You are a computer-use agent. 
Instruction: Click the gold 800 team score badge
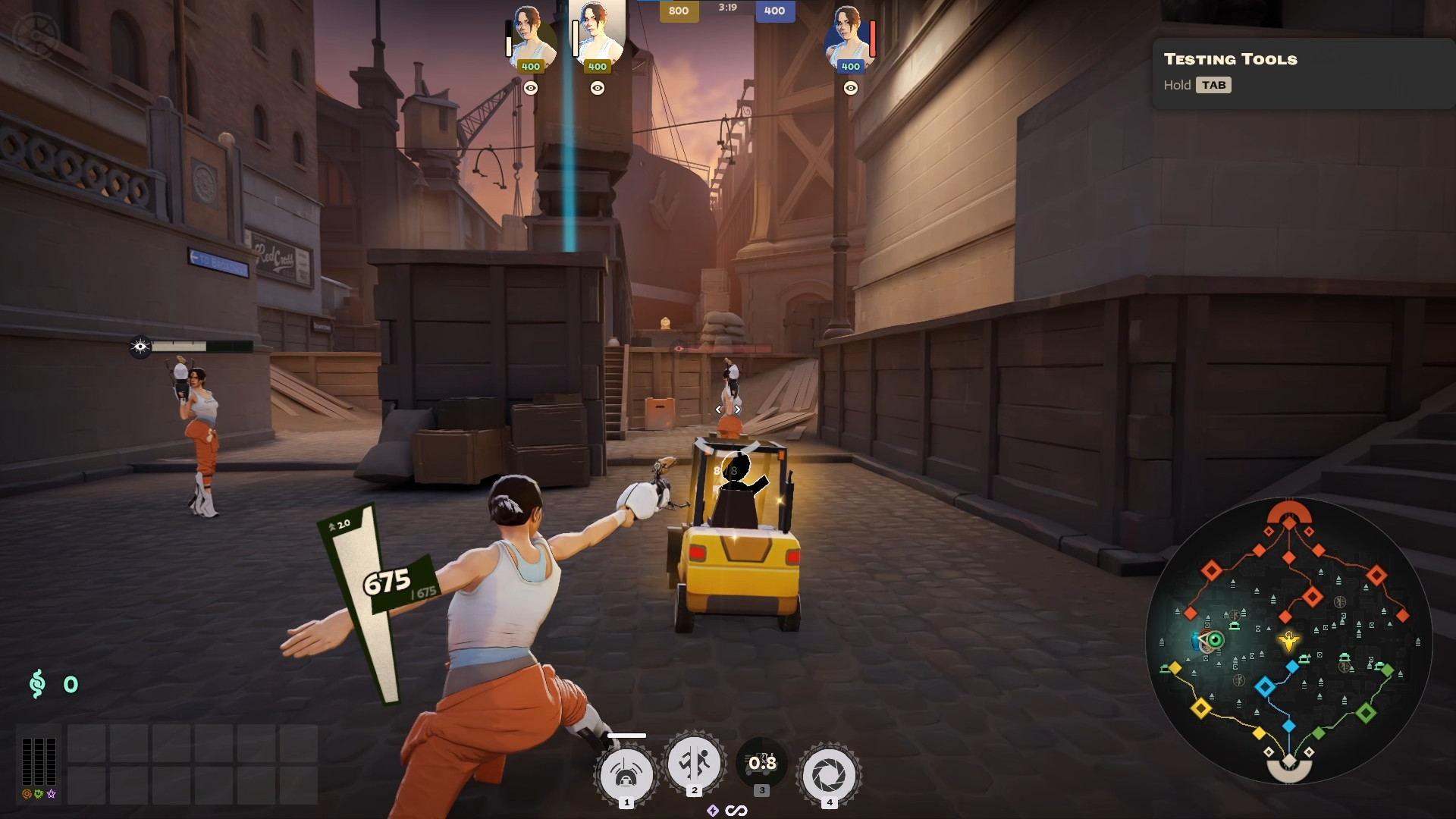coord(677,11)
